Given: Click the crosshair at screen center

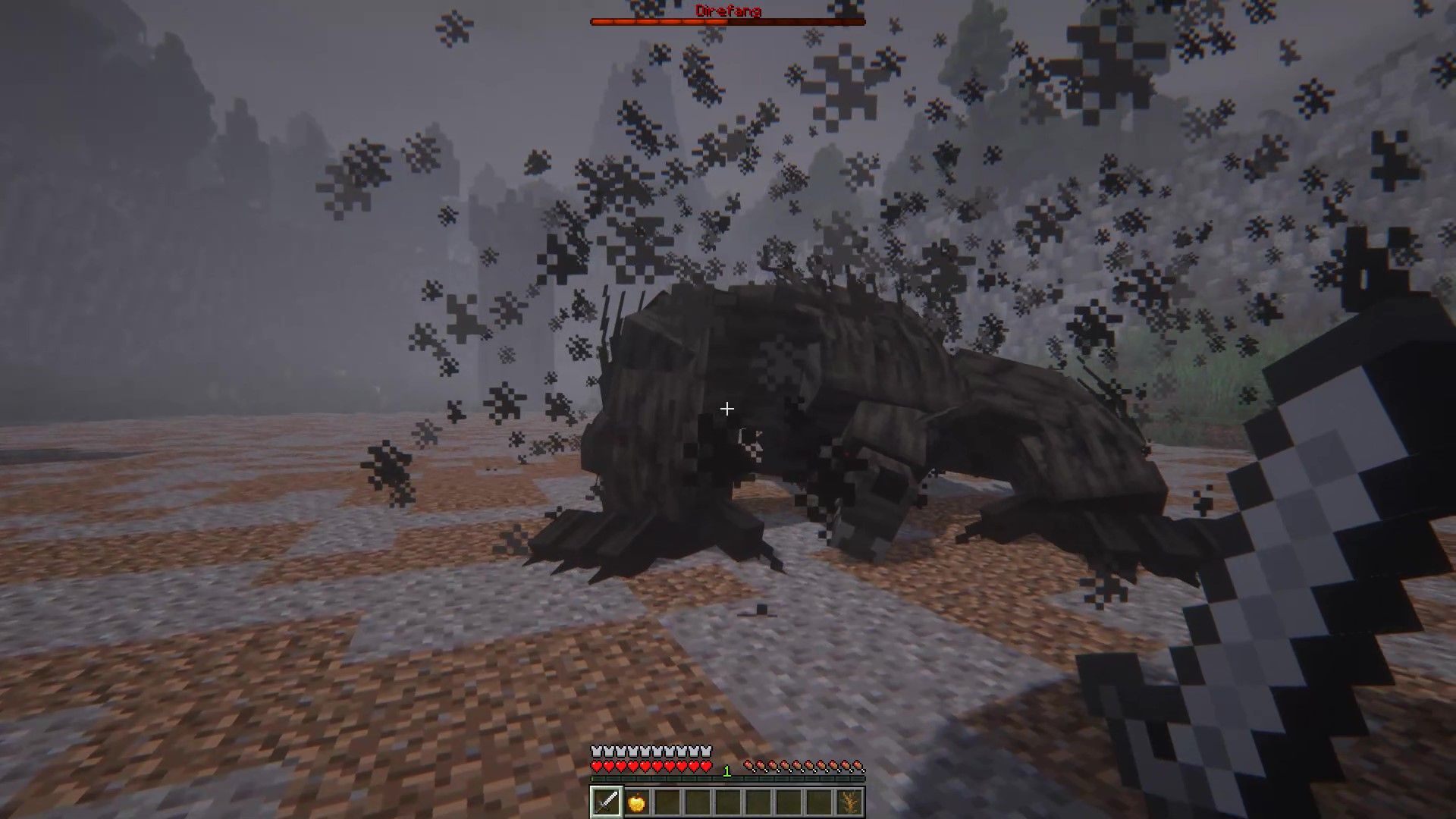Looking at the screenshot, I should coord(726,409).
